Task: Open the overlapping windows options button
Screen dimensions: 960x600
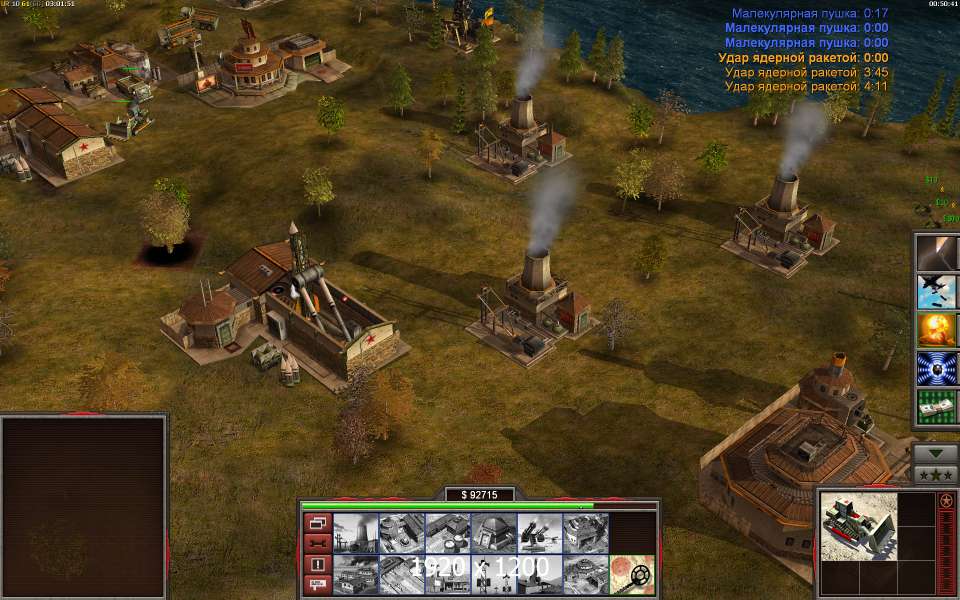Action: pyautogui.click(x=317, y=522)
